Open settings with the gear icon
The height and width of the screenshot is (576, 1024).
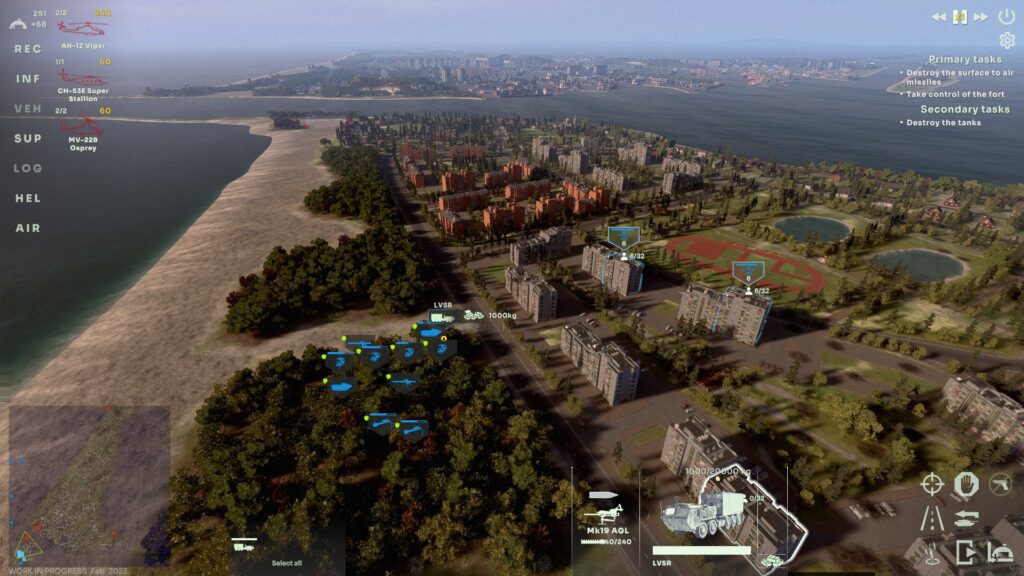tap(1006, 40)
